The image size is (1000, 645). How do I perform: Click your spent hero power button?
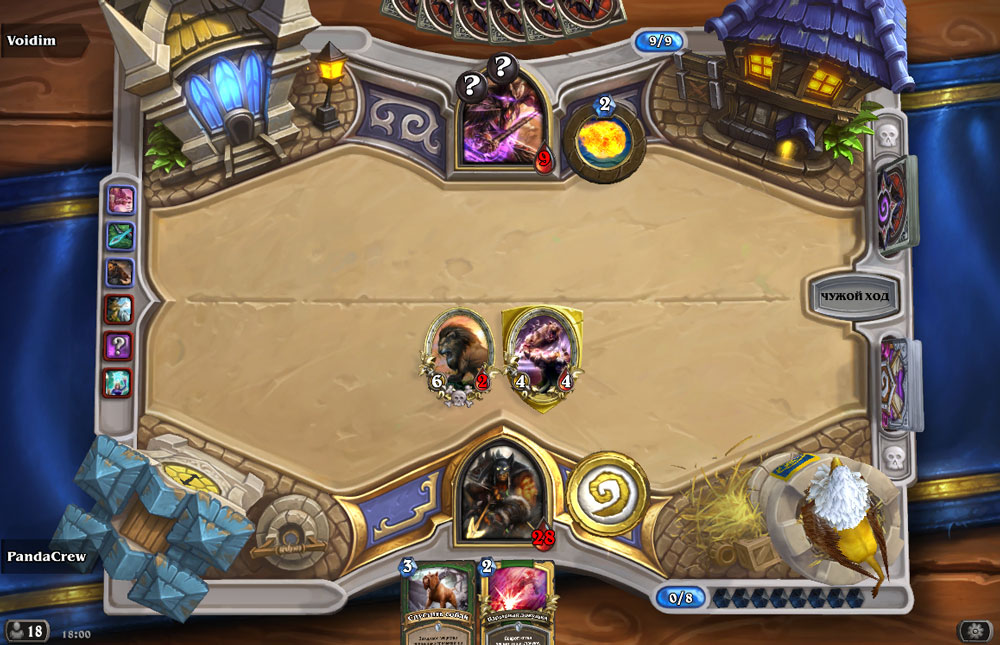click(x=607, y=492)
